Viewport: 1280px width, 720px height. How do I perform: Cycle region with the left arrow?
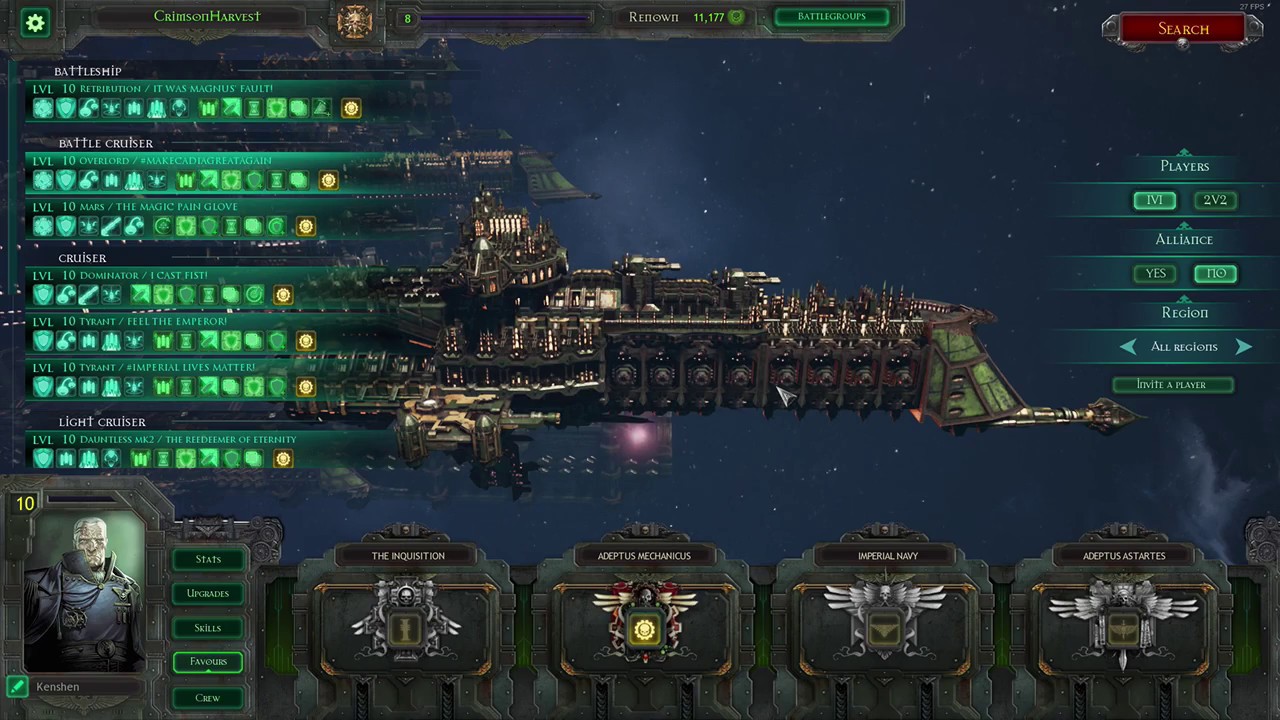(x=1128, y=346)
